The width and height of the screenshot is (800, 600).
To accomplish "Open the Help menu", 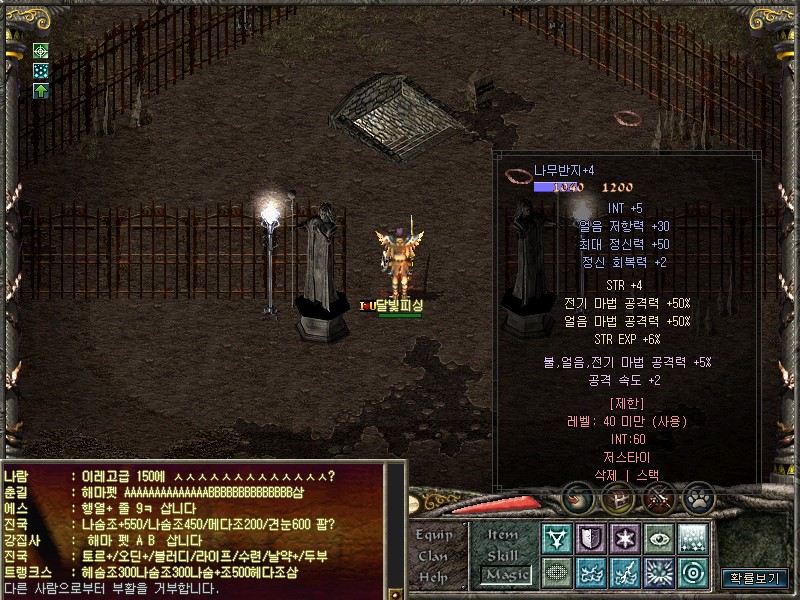I will click(x=433, y=577).
